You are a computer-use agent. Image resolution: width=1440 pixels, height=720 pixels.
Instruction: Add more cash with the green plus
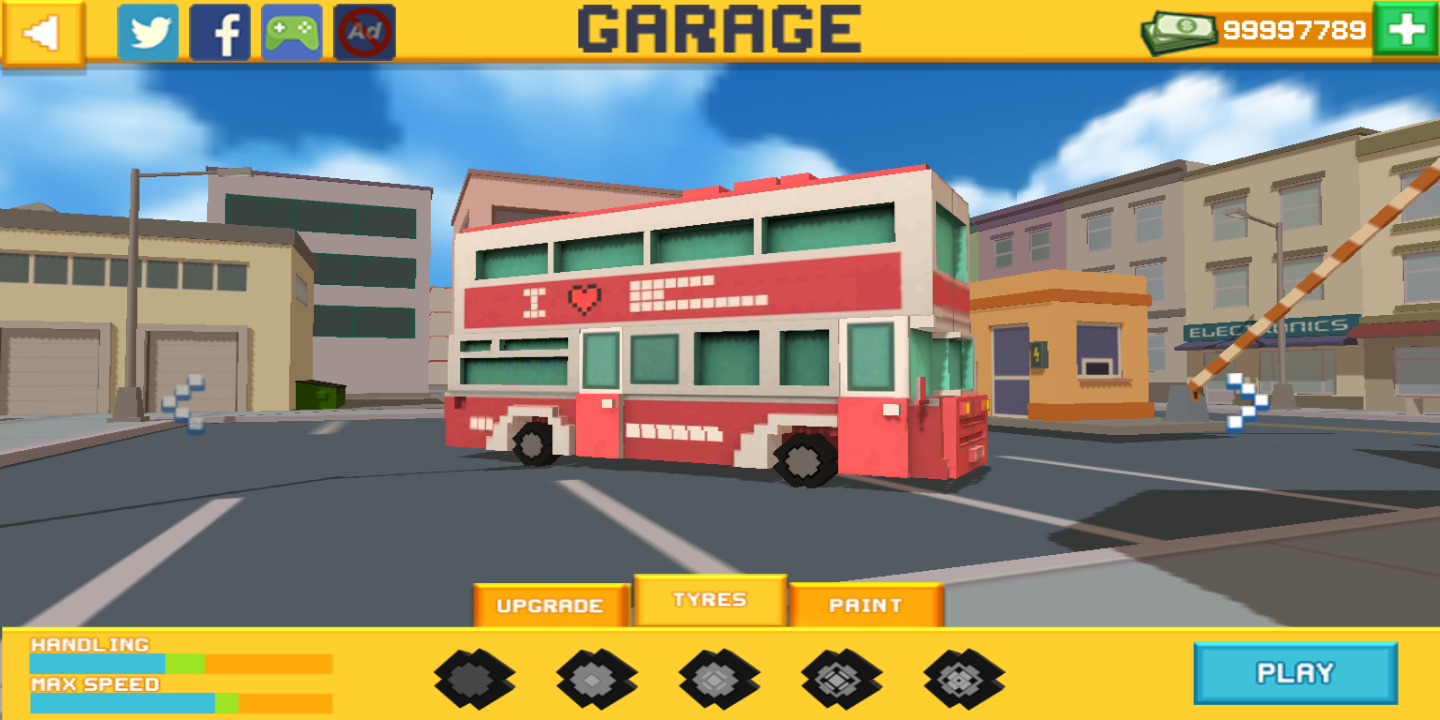[1406, 30]
